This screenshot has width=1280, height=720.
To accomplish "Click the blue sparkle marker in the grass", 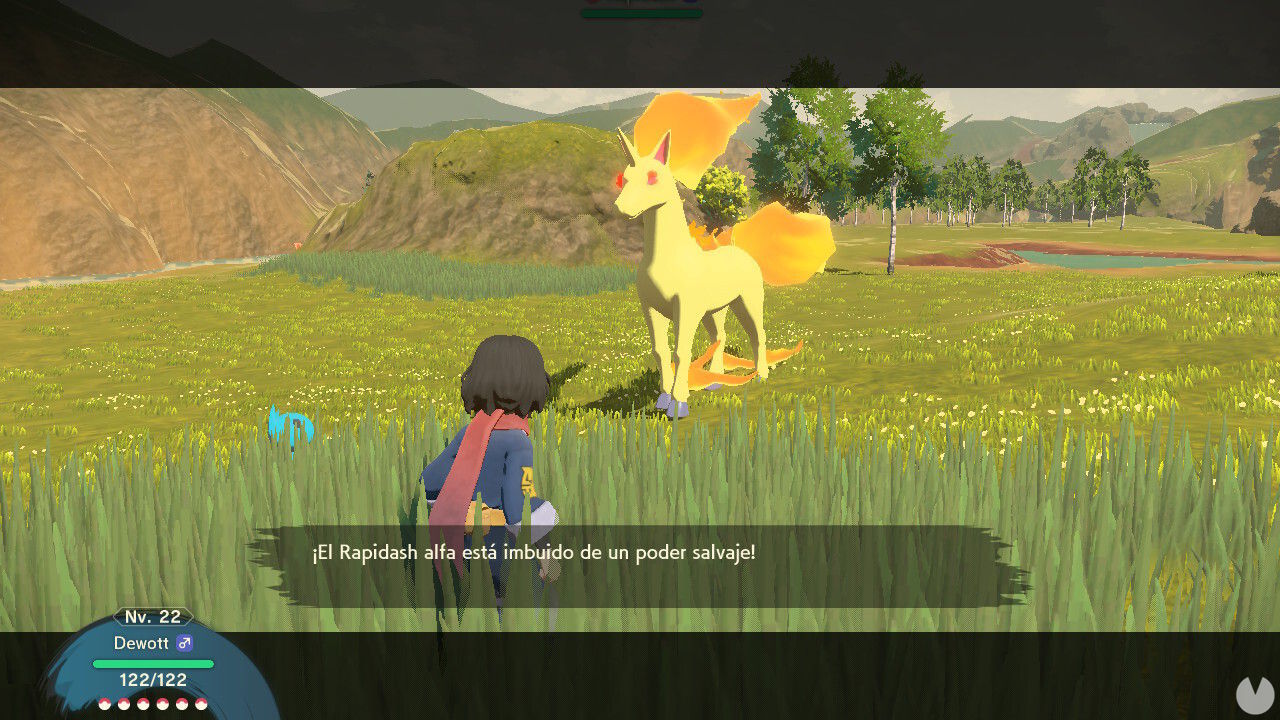I will click(x=288, y=427).
